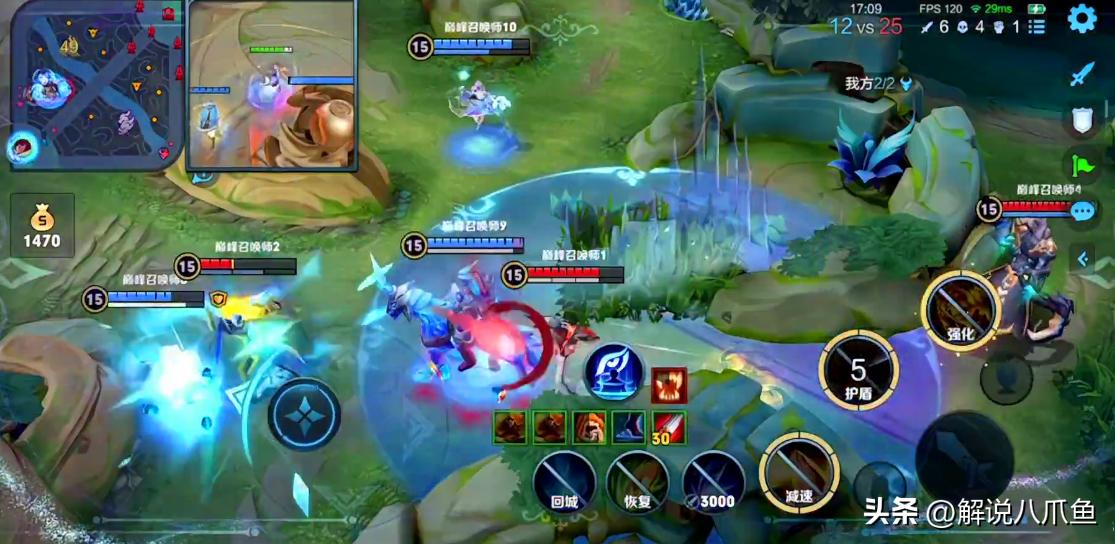Use the 3000 active item button
Viewport: 1115px width, 544px height.
(713, 482)
